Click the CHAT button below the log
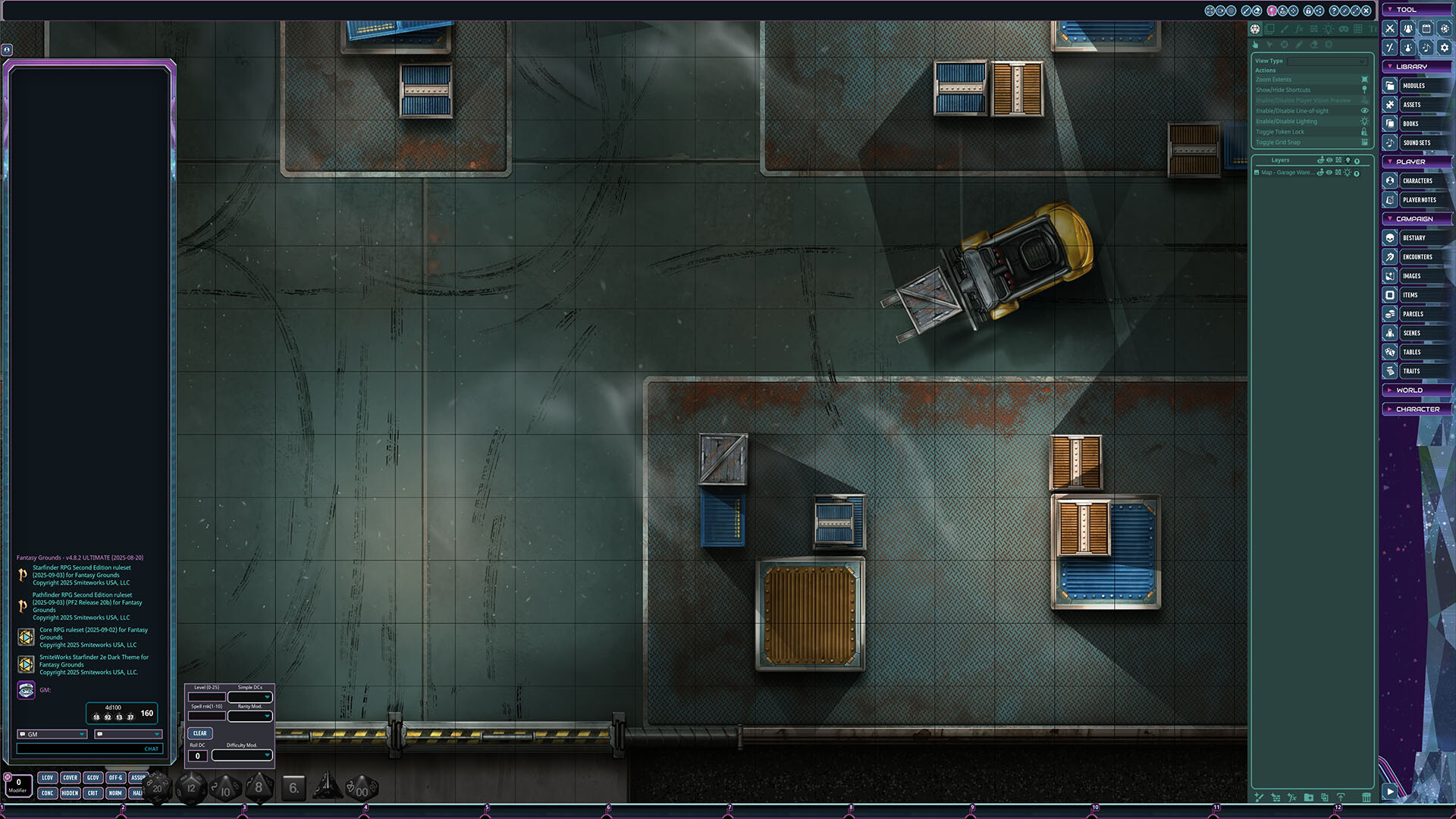This screenshot has width=1456, height=819. tap(151, 748)
